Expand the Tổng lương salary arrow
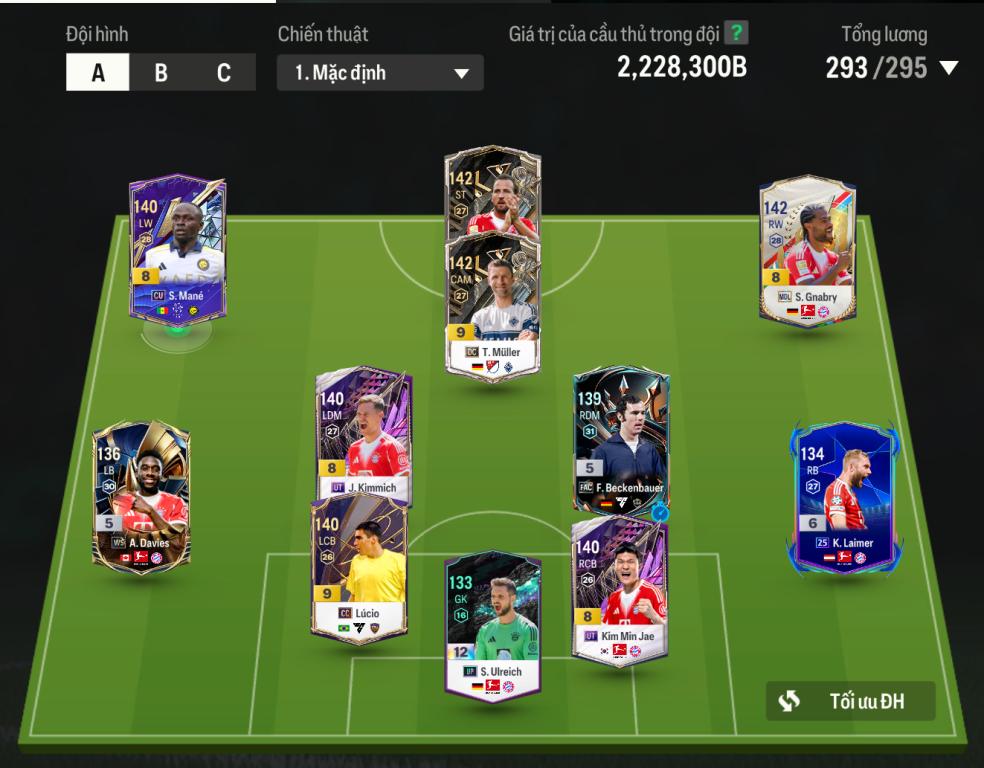Image resolution: width=984 pixels, height=768 pixels. click(948, 68)
